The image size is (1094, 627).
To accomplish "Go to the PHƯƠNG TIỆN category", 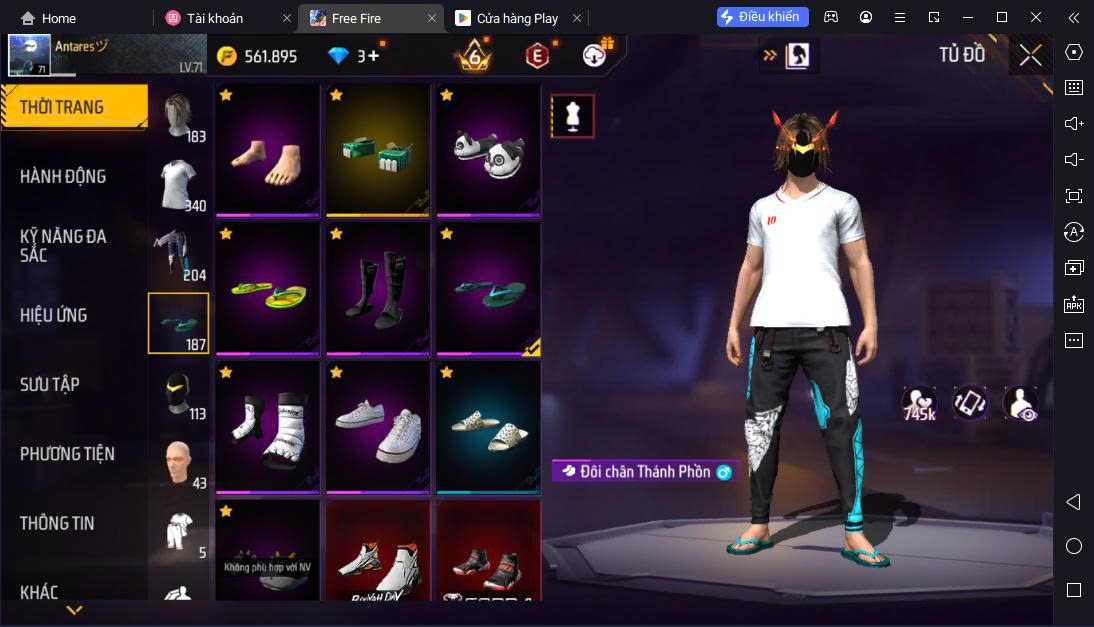I will [67, 454].
